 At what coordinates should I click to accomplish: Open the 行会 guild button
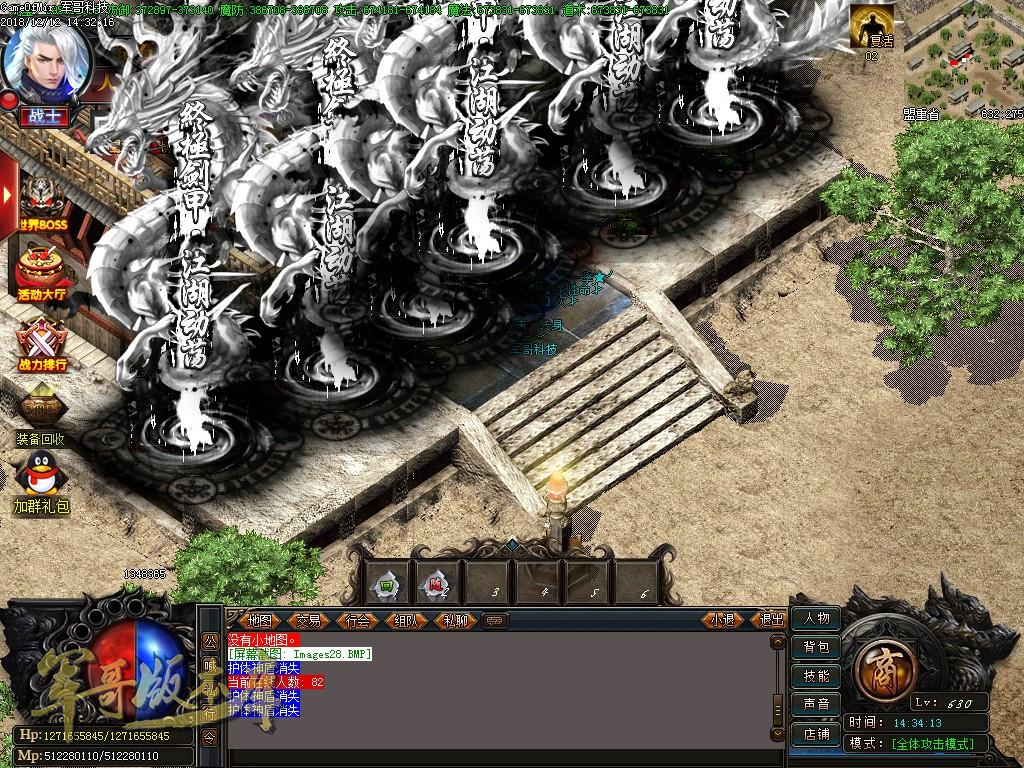point(357,620)
